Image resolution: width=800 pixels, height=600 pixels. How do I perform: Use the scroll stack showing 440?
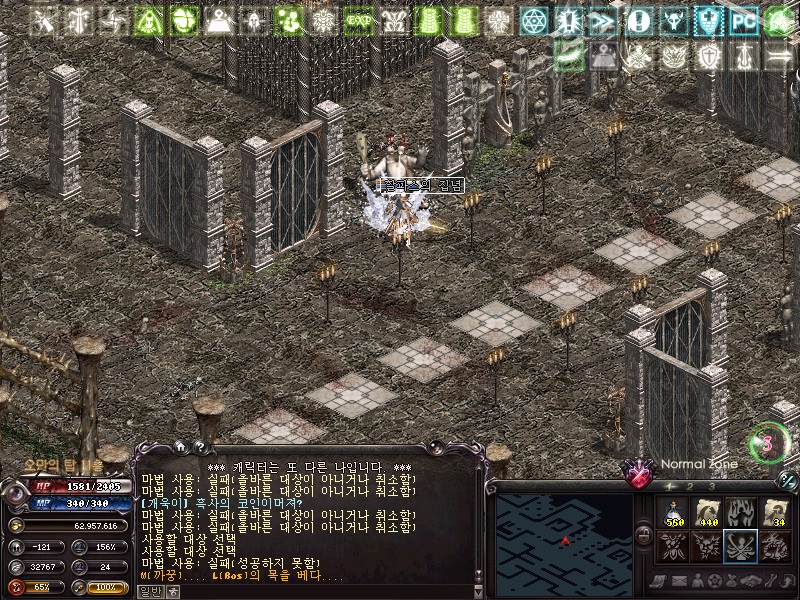coord(707,512)
